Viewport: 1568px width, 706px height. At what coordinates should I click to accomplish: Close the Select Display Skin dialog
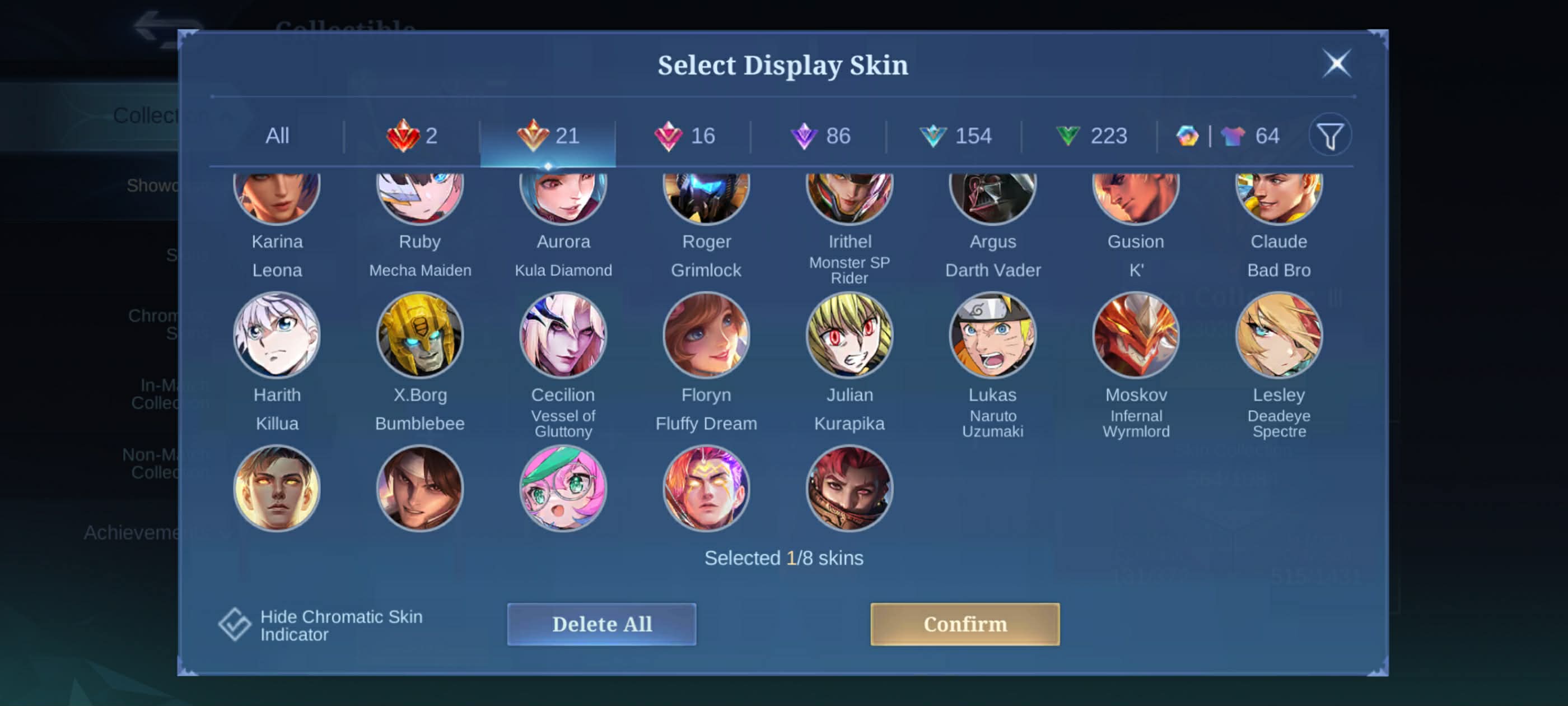pyautogui.click(x=1336, y=63)
